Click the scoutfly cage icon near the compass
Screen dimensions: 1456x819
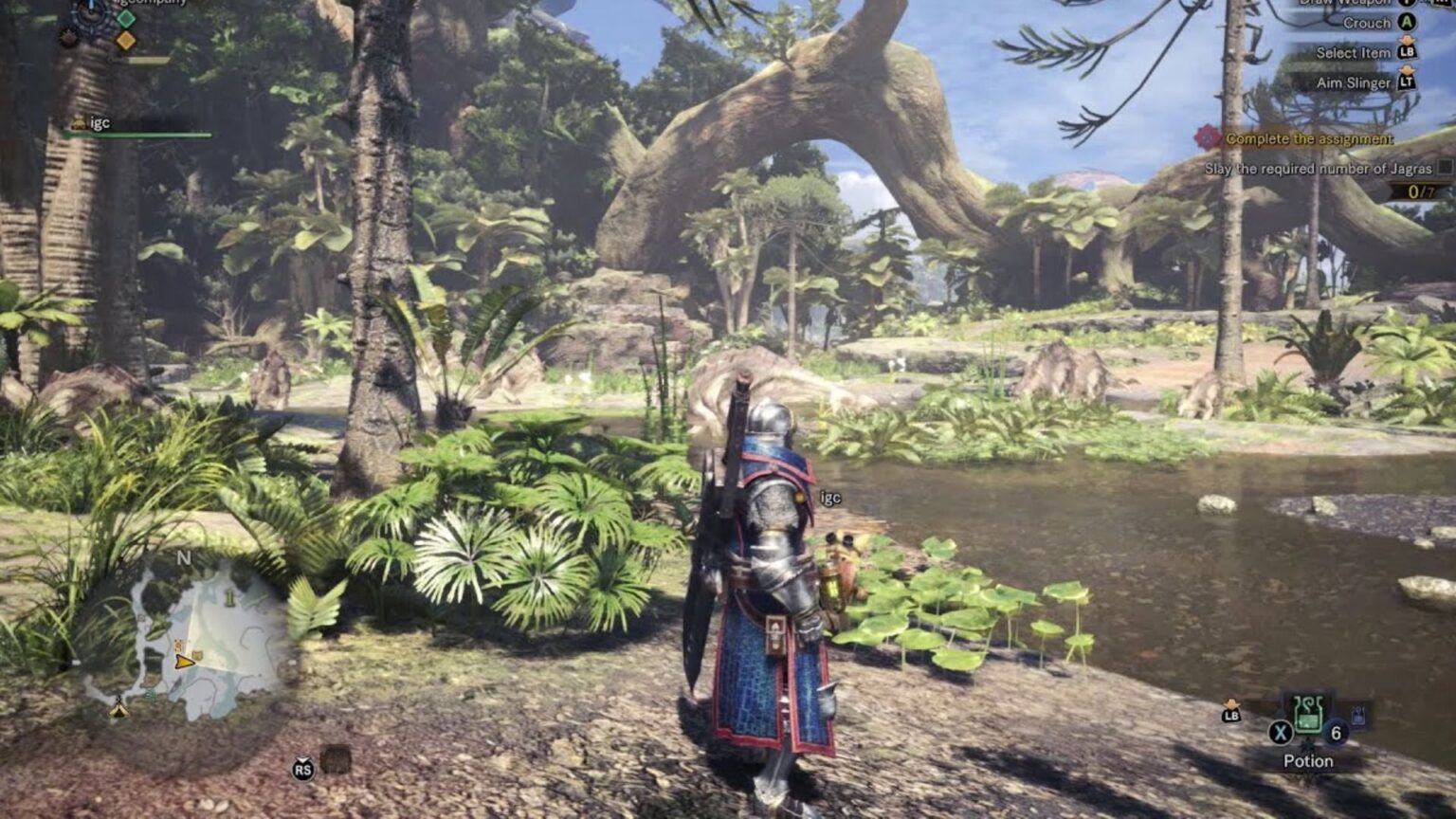[x=68, y=39]
